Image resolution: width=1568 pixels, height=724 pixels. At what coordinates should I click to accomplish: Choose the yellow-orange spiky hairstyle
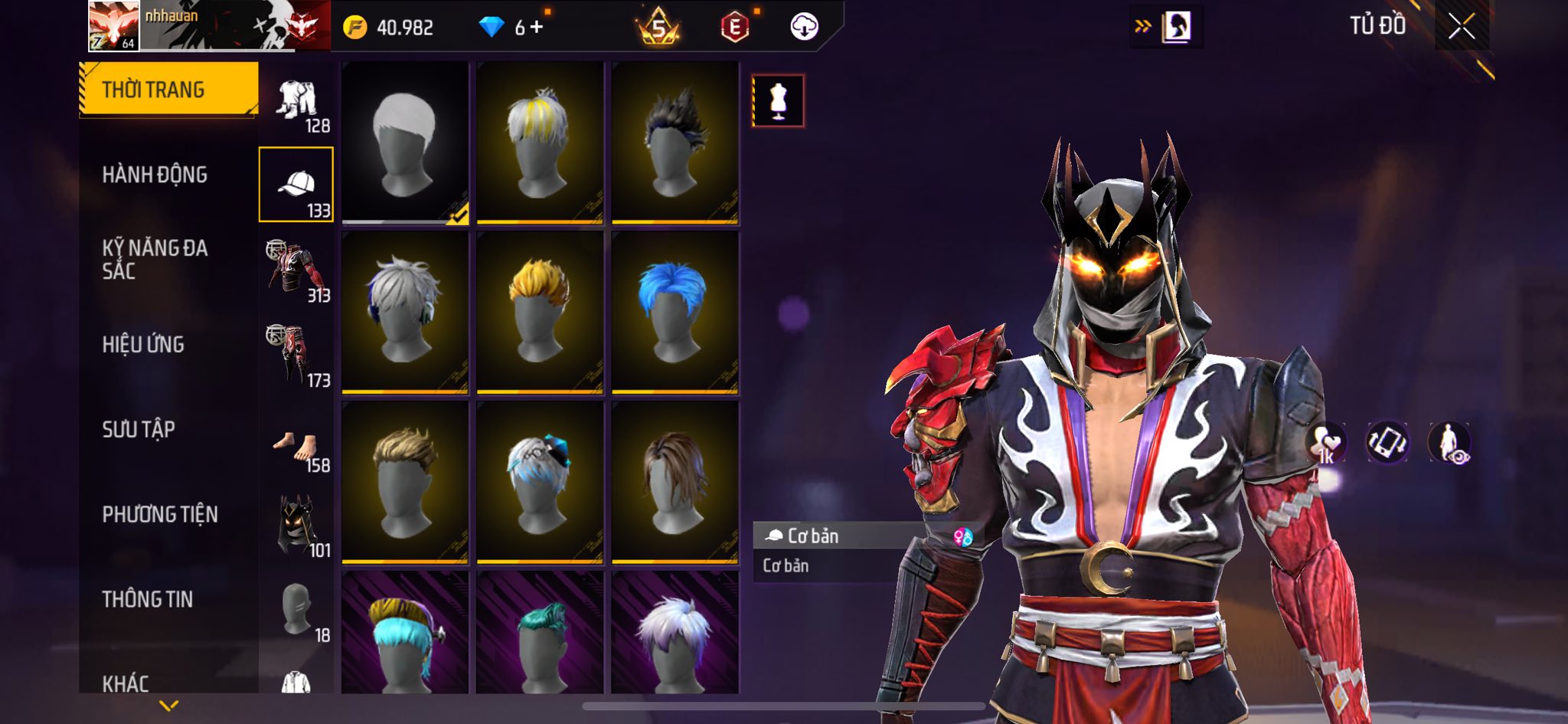tap(540, 313)
